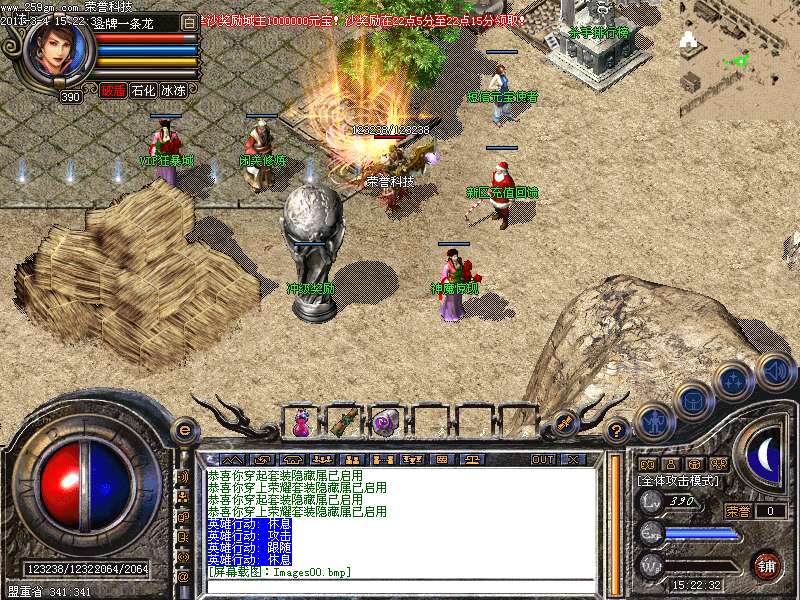The height and width of the screenshot is (600, 800).
Task: Click the chat message input line
Action: 400,572
